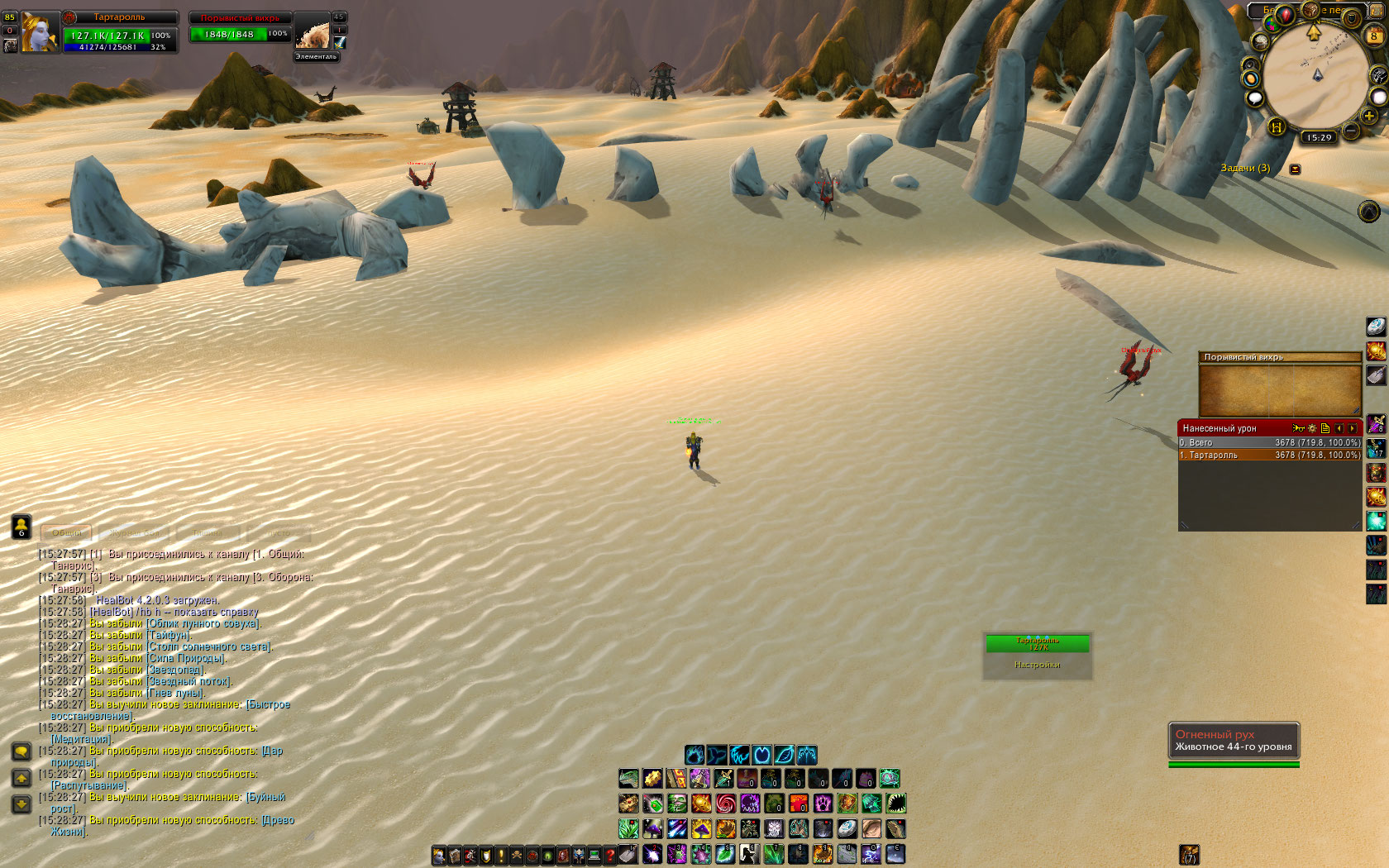This screenshot has width=1389, height=868.
Task: Click the chat scroll-down arrow button
Action: point(21,804)
